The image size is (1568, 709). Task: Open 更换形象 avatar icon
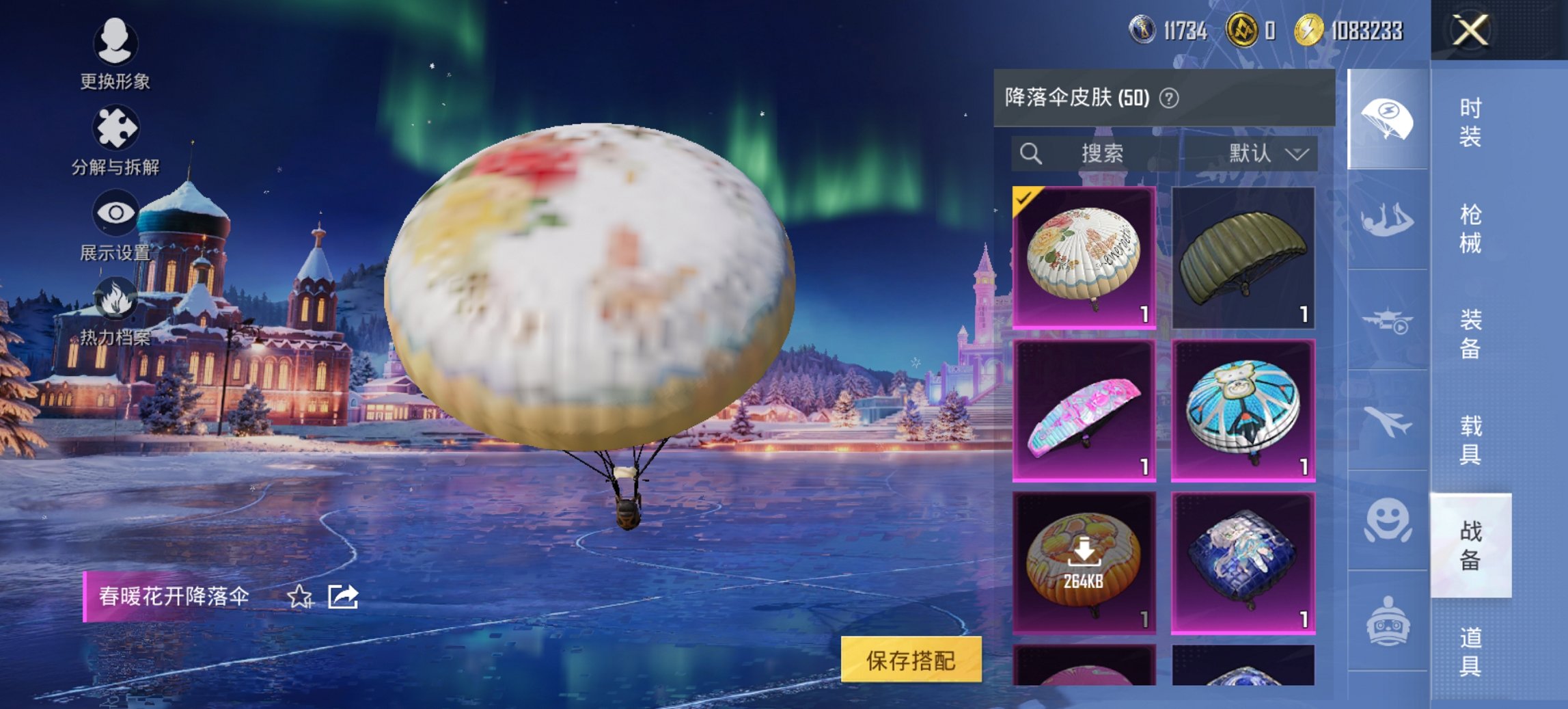[116, 38]
